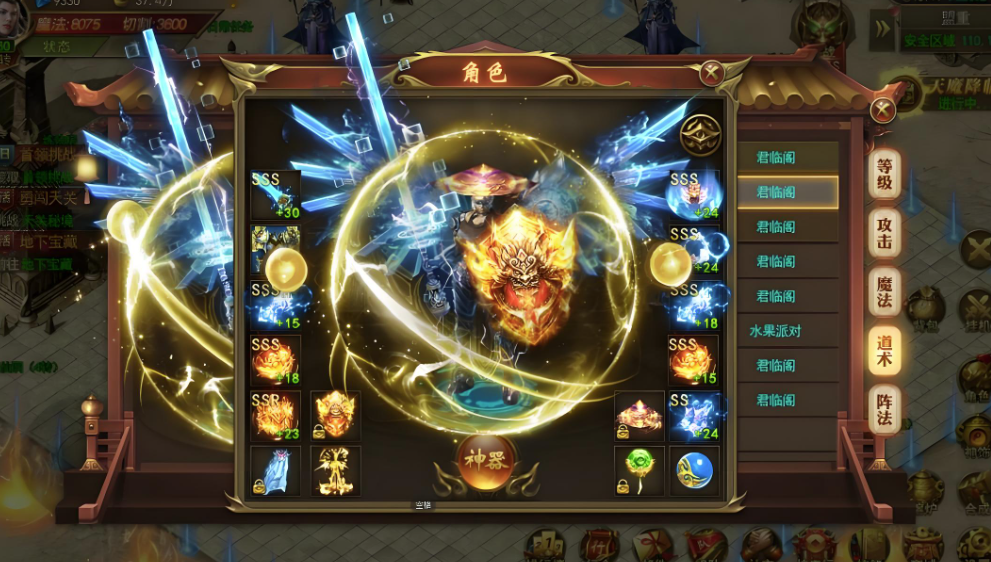Select the locked golden straw hat slot

tap(639, 416)
